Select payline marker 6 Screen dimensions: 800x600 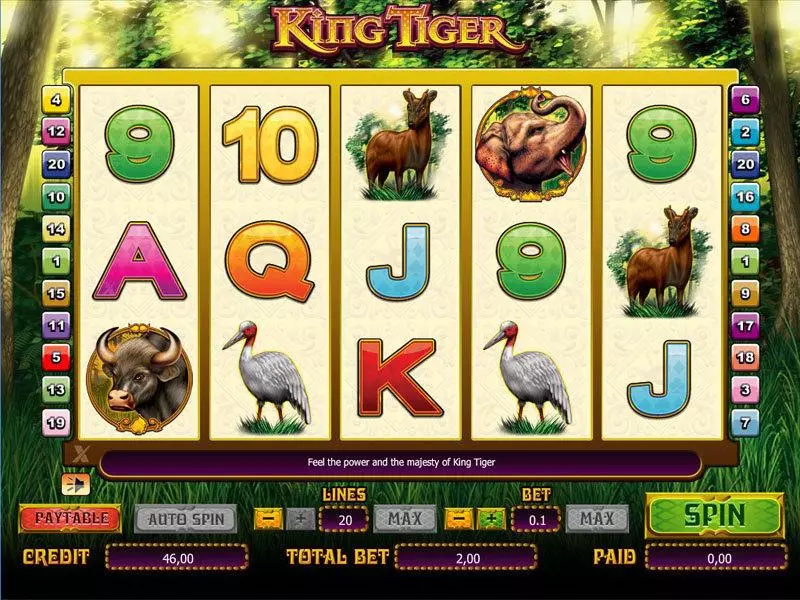coord(744,100)
